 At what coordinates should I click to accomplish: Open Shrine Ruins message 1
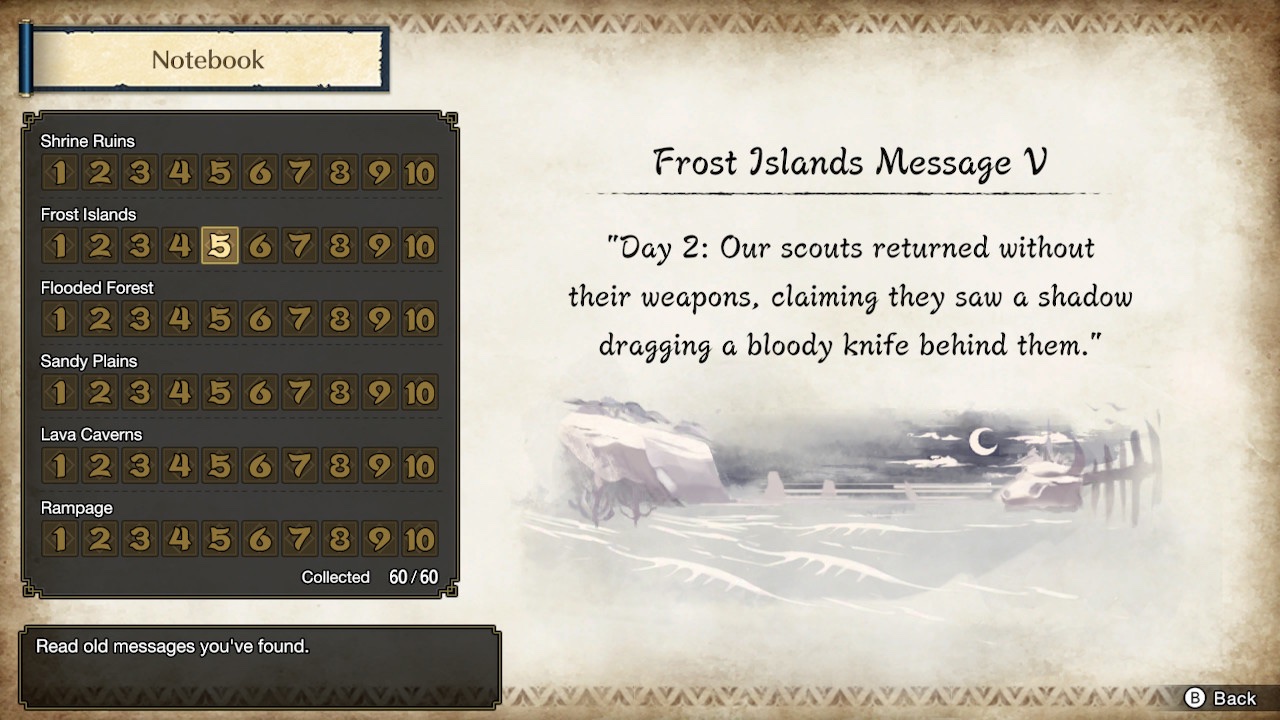[58, 172]
